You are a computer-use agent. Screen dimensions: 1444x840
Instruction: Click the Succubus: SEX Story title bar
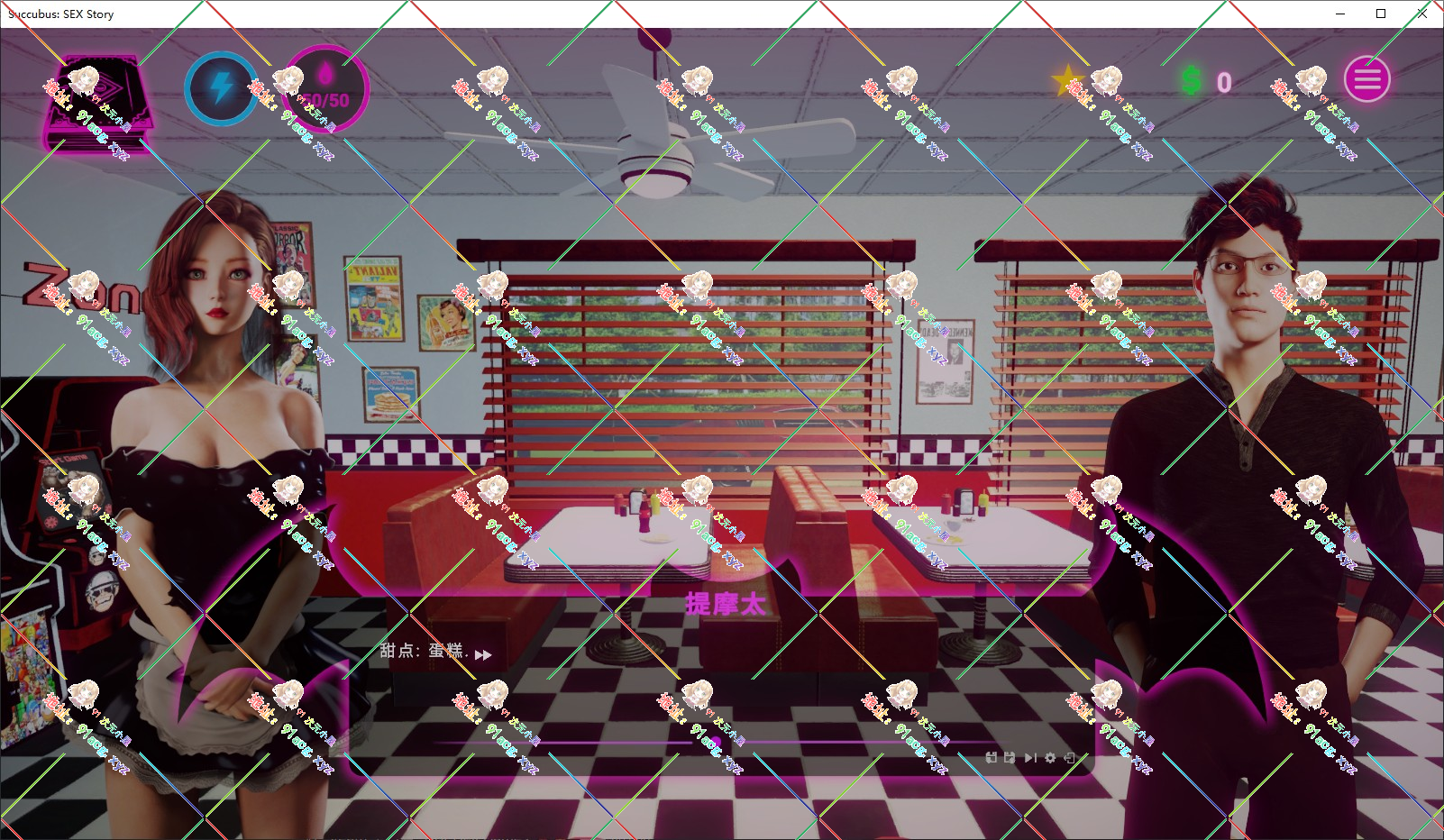63,14
